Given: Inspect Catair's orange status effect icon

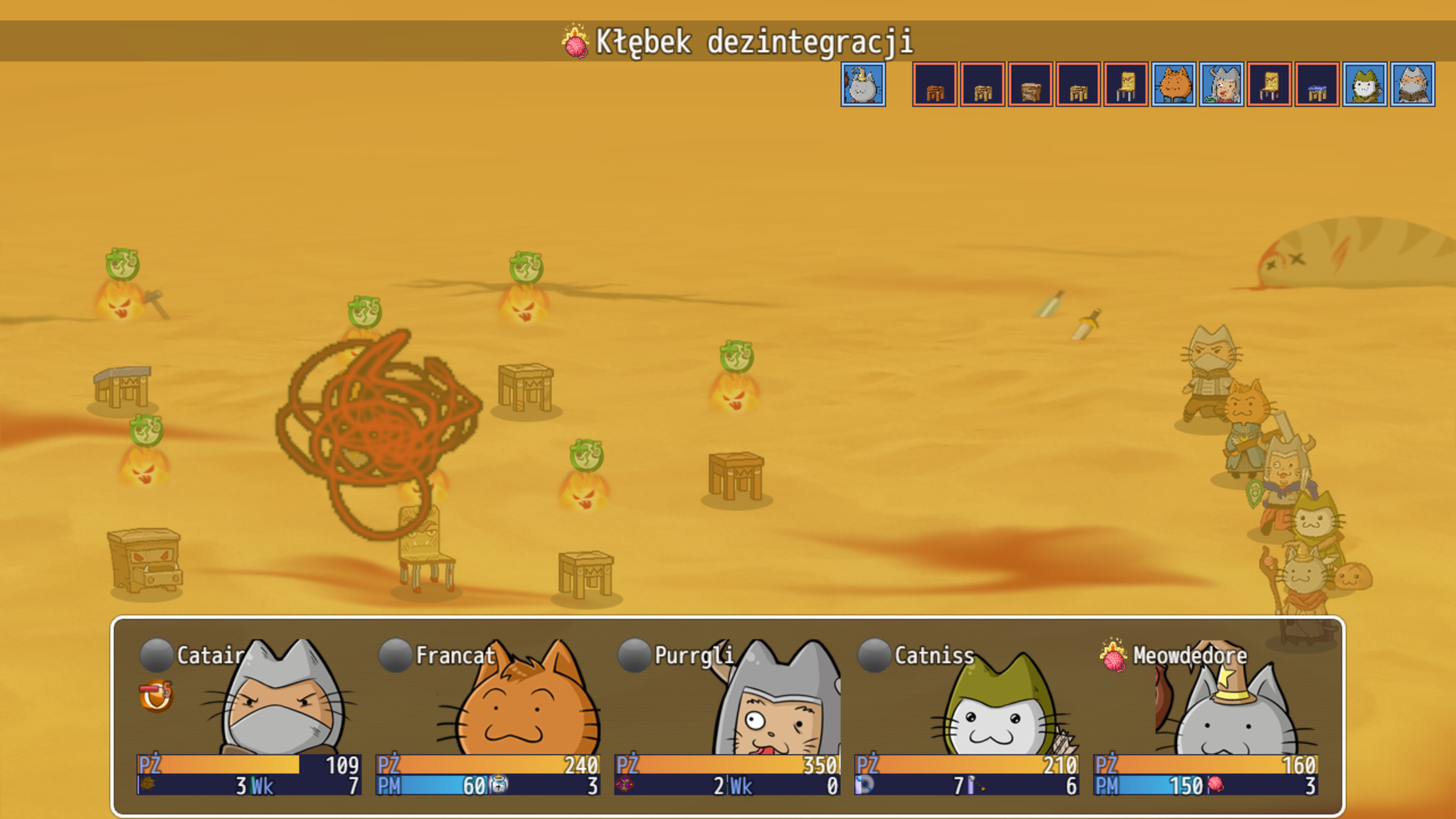Looking at the screenshot, I should pos(156,696).
